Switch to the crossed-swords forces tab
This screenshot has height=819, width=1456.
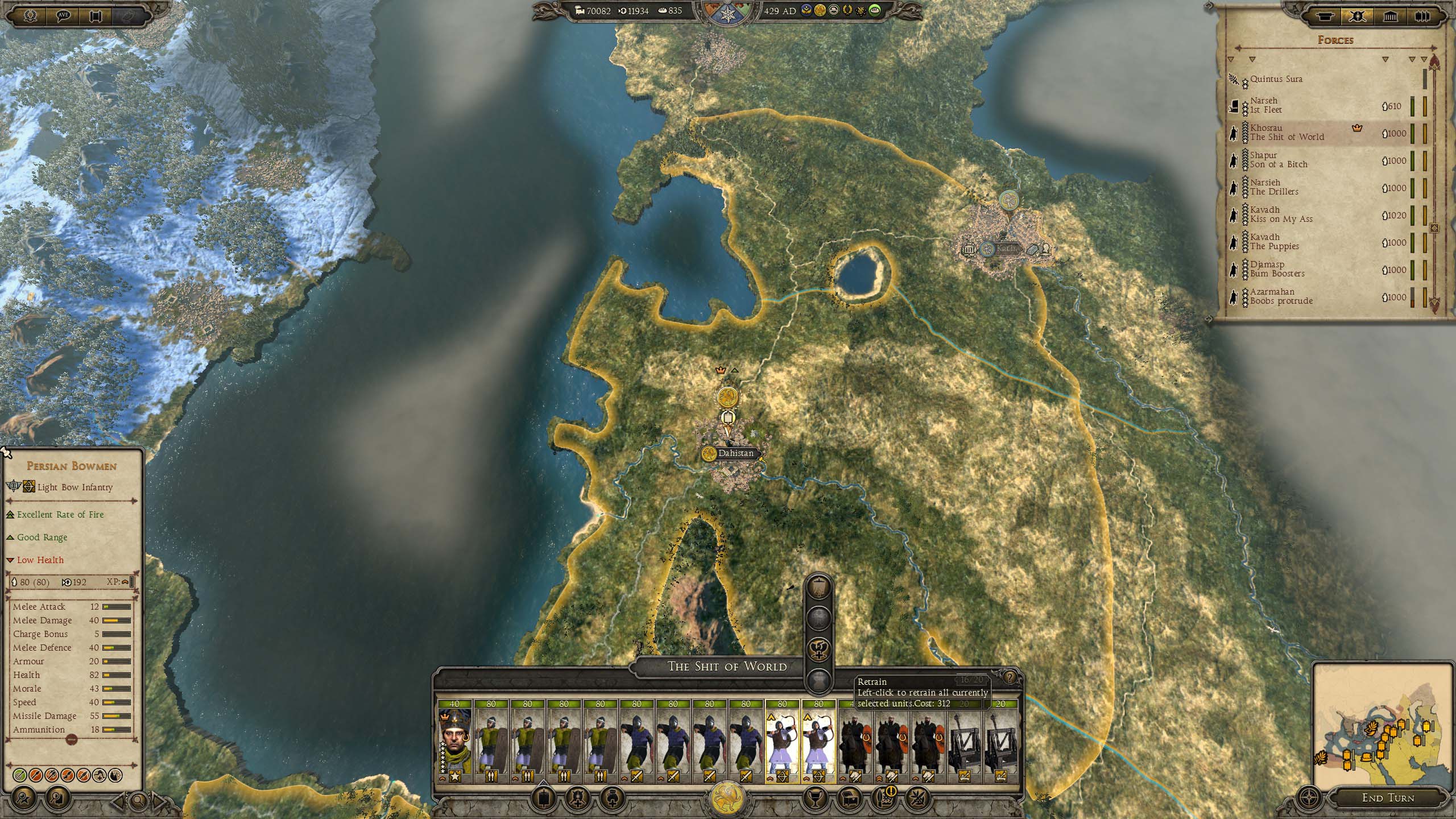[x=1357, y=16]
